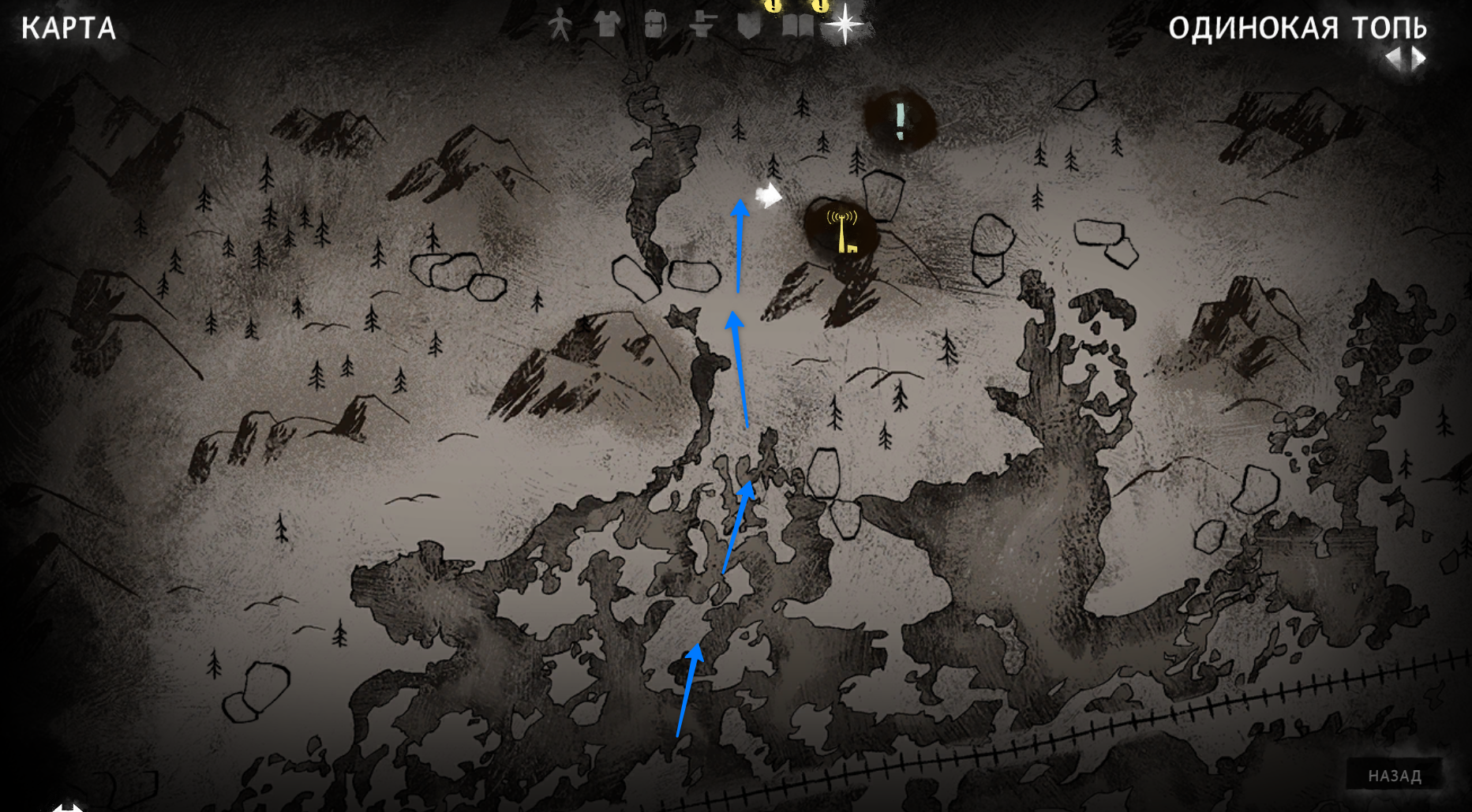Screen dimensions: 1472x812
Task: Open the journal book tab
Action: [x=796, y=25]
